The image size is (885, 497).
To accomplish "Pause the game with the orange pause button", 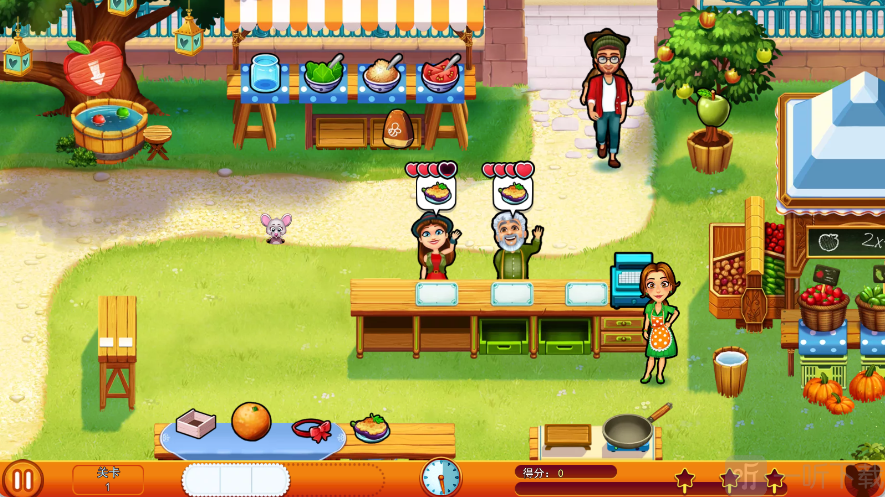I will coord(22,479).
